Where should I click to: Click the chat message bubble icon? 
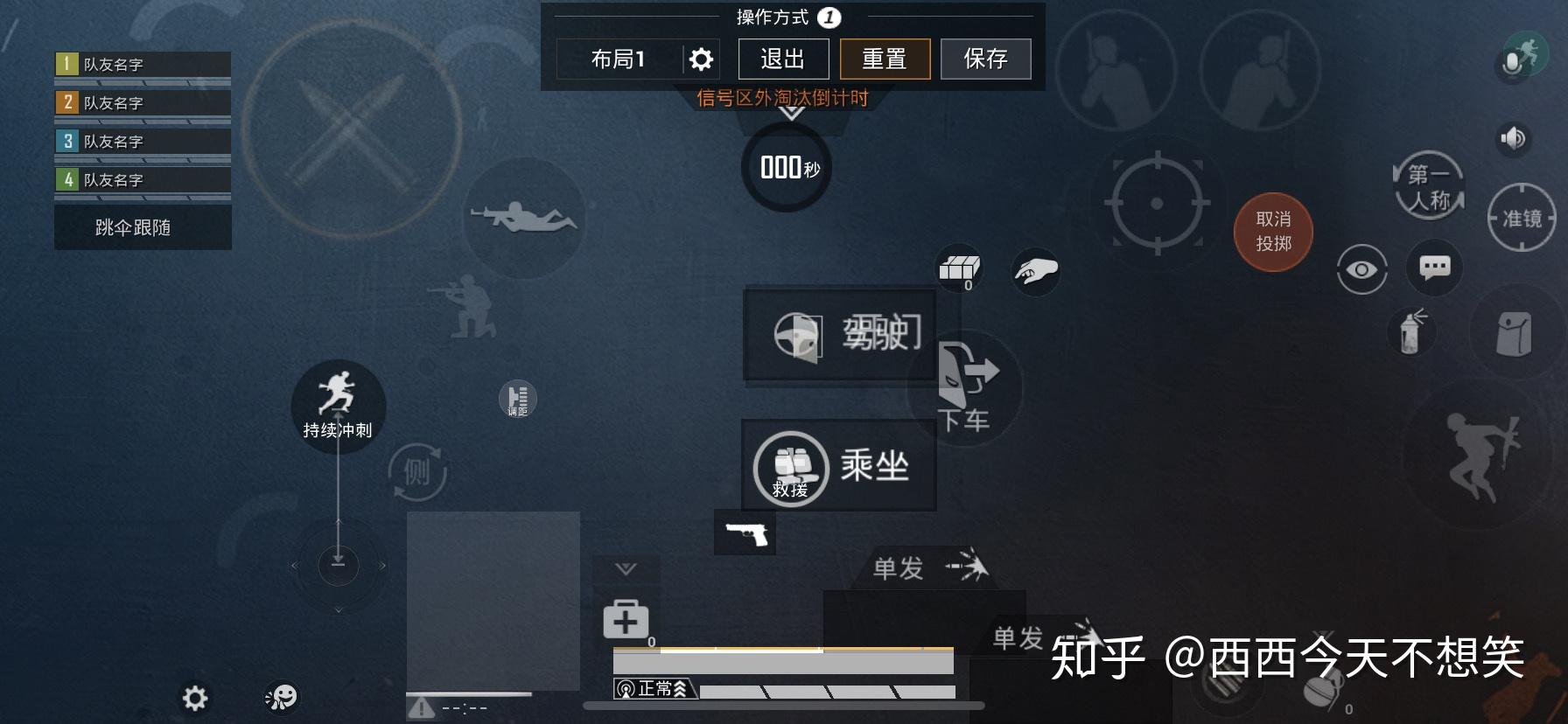[1435, 268]
